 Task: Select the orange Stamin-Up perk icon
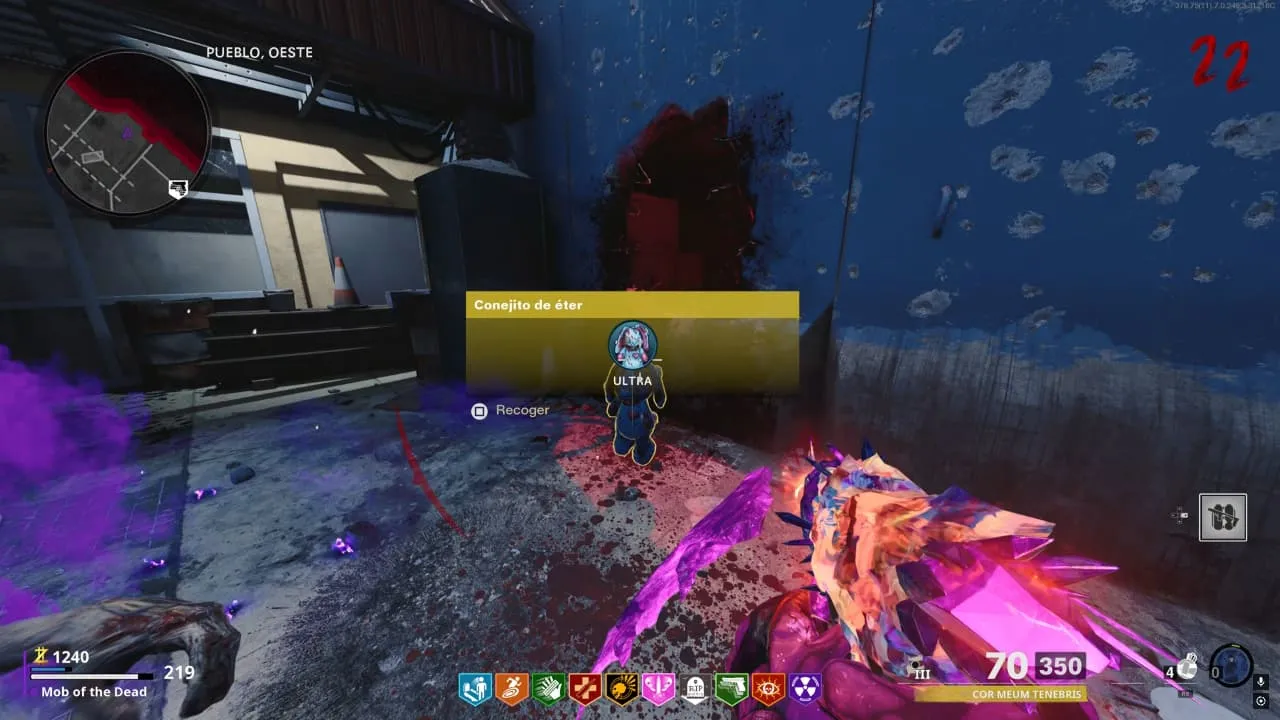[511, 688]
